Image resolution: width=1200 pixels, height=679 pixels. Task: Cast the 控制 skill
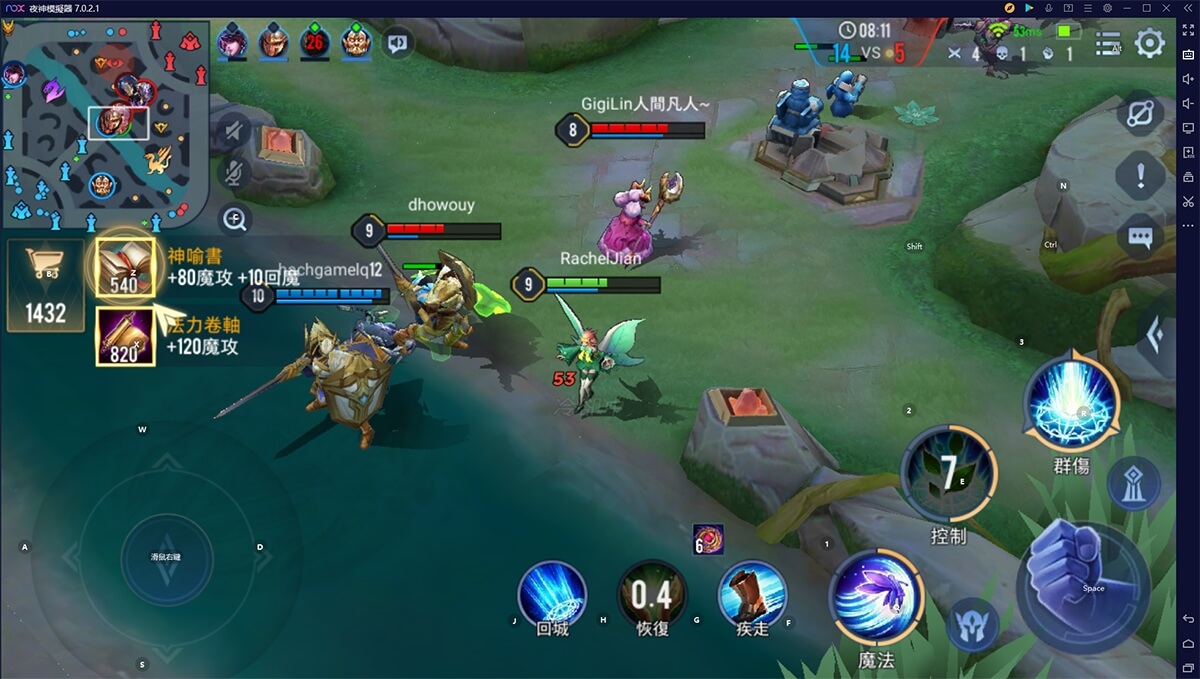pyautogui.click(x=948, y=475)
